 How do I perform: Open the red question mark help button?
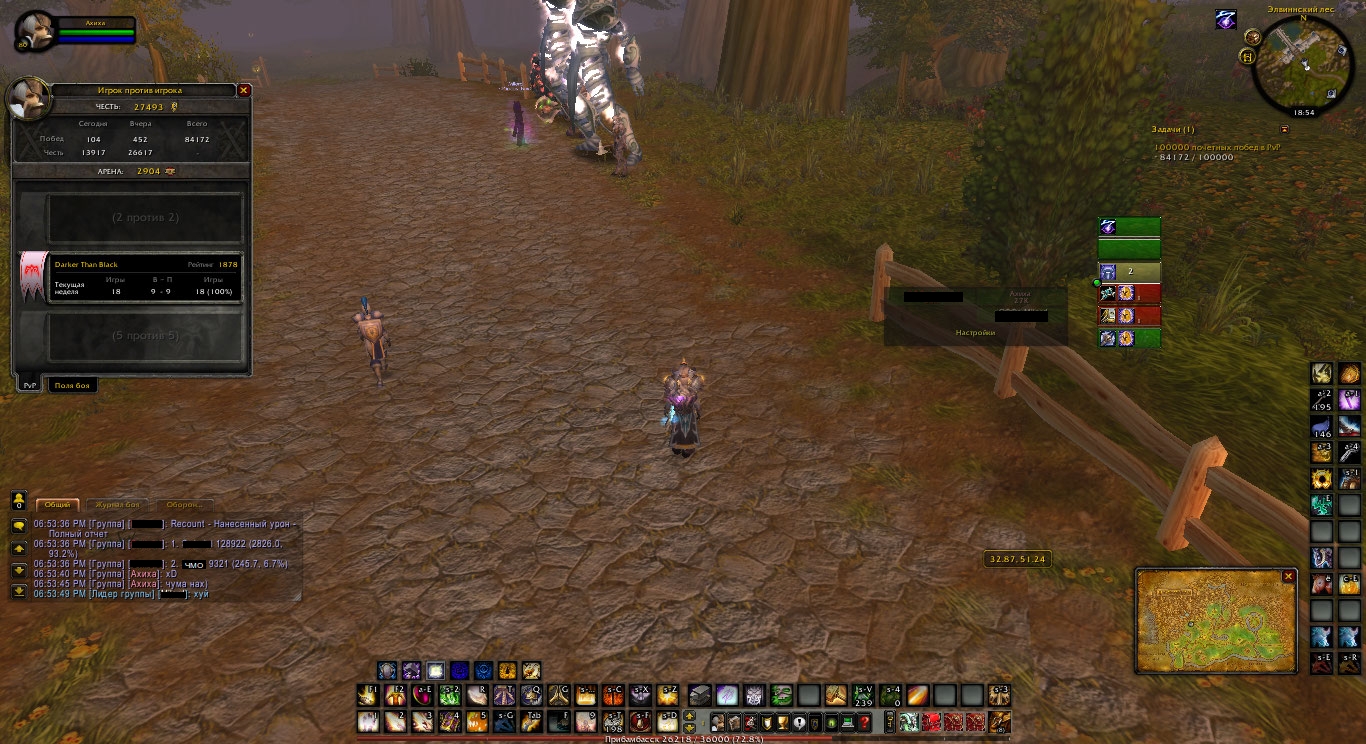[864, 722]
